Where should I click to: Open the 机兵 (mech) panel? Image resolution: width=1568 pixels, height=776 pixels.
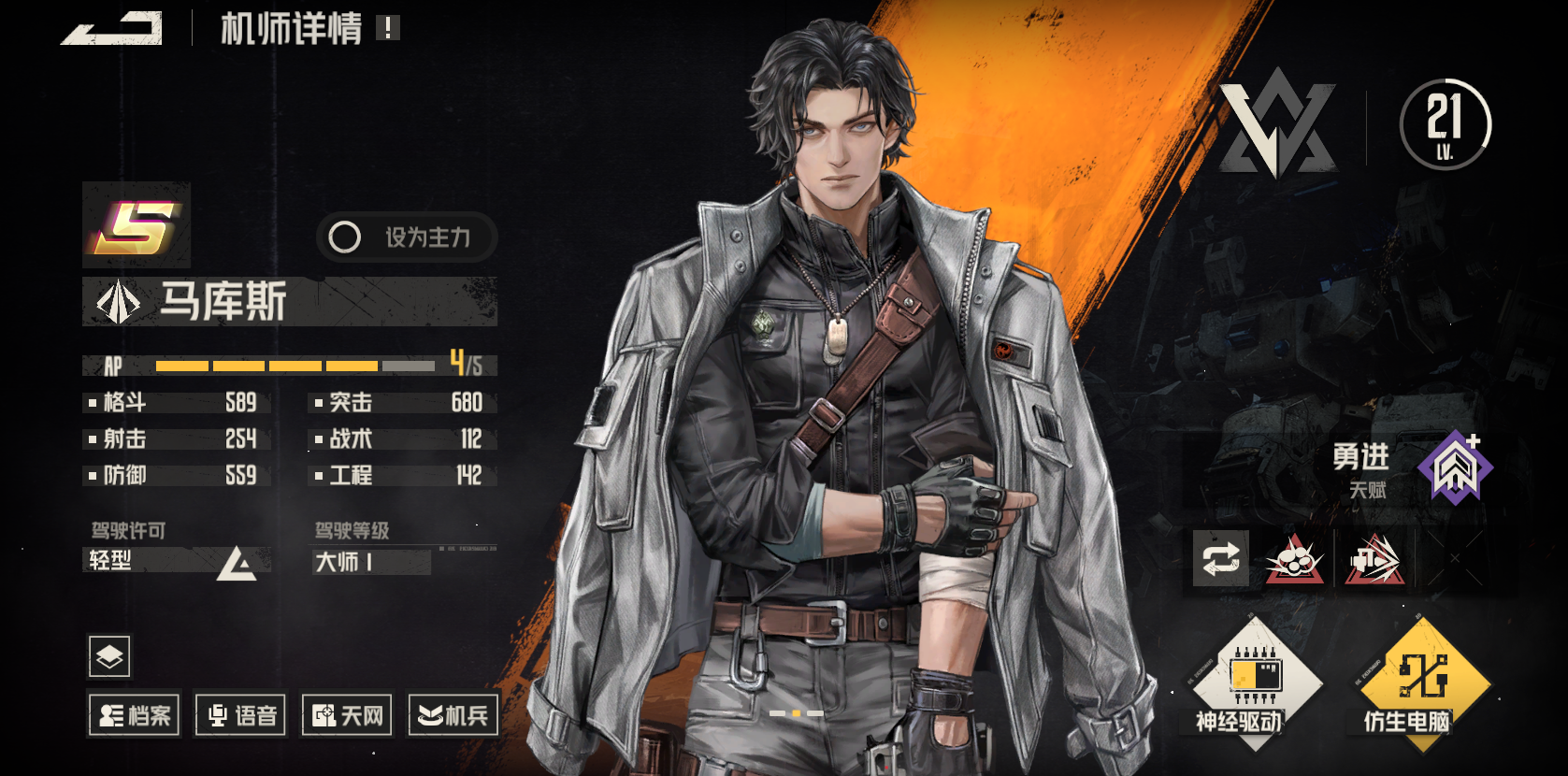(x=453, y=714)
